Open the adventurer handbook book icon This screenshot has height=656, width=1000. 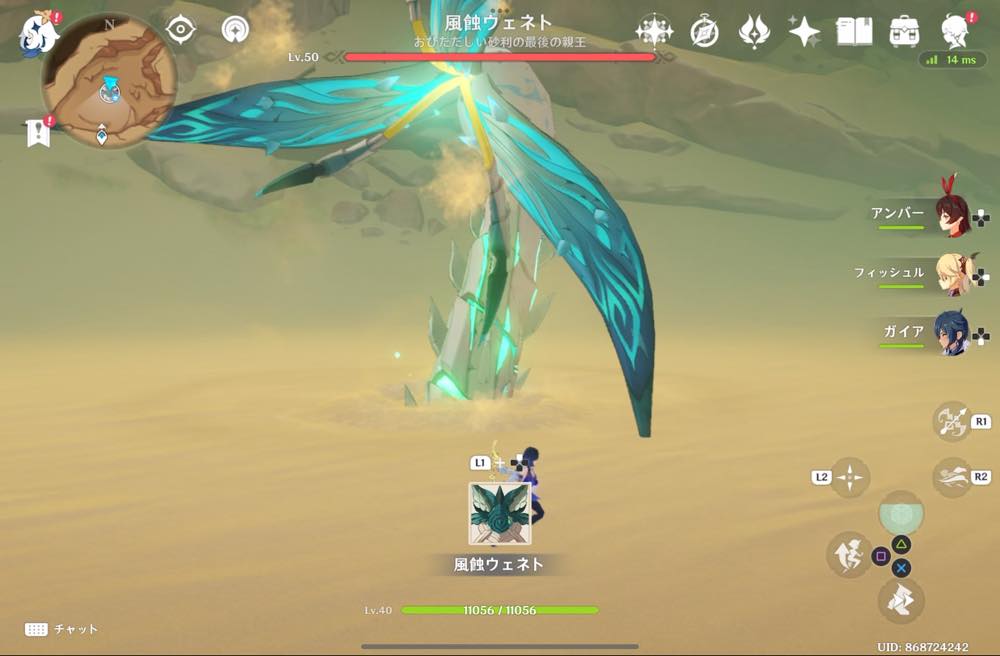click(854, 32)
